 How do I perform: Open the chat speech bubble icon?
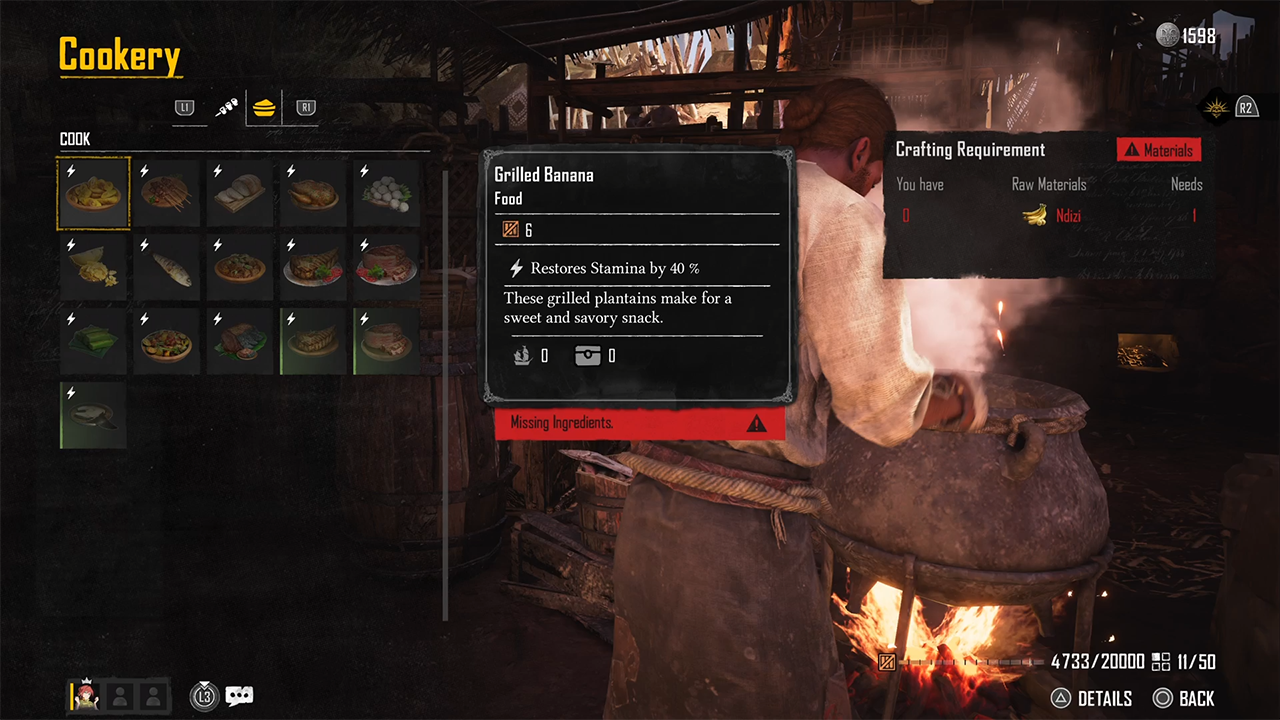239,696
